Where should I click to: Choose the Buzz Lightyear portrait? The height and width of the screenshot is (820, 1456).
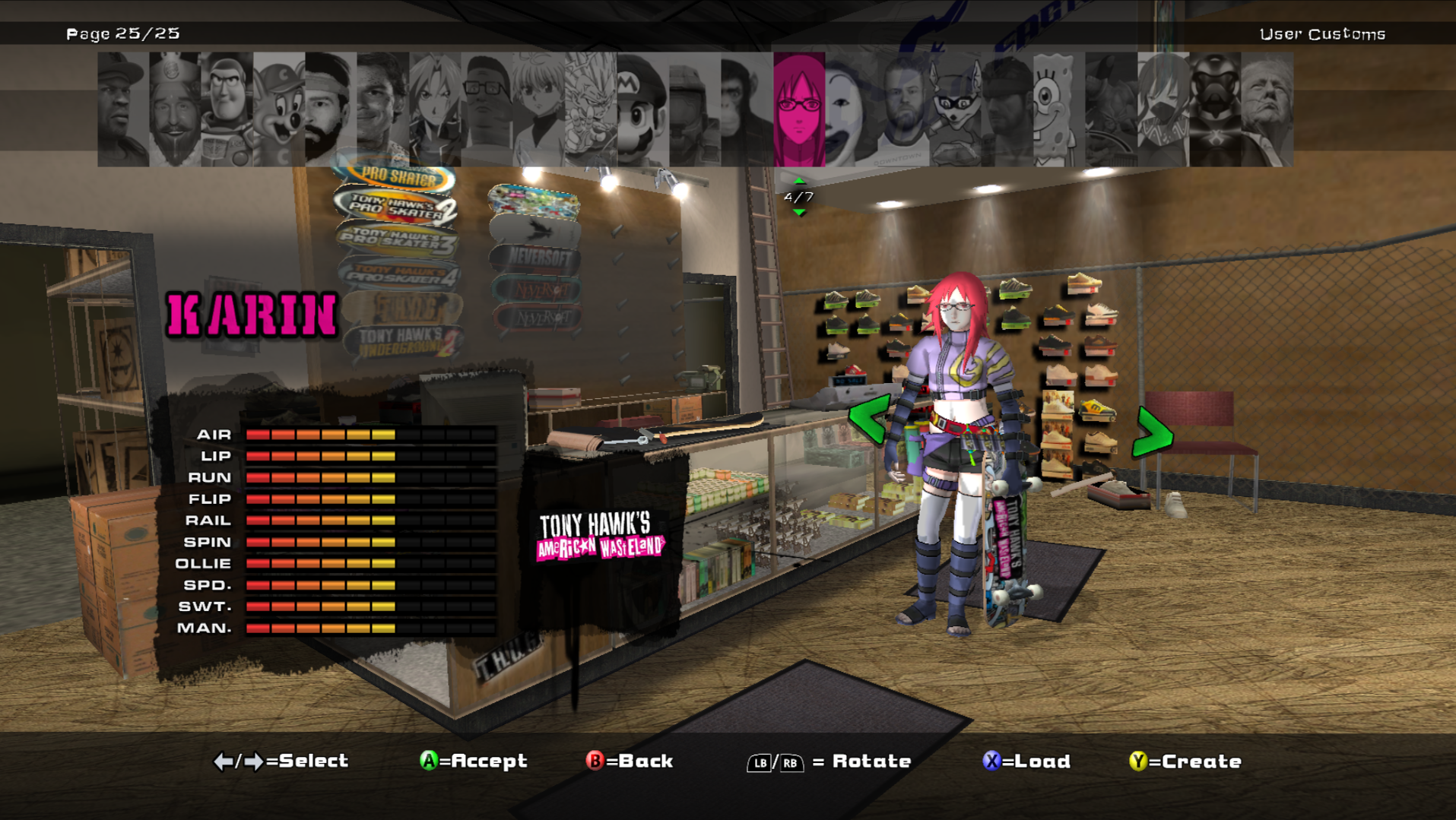tap(227, 109)
